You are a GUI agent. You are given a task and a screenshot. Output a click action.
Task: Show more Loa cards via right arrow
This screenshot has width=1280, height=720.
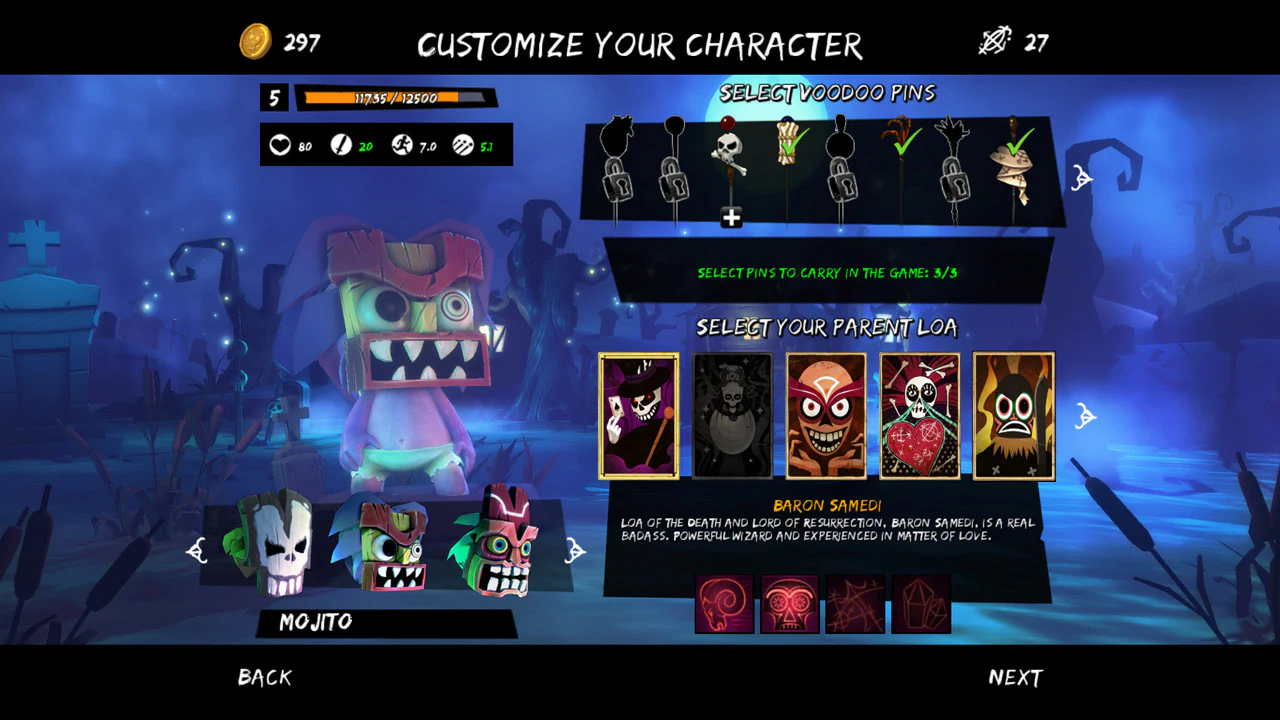click(1086, 415)
